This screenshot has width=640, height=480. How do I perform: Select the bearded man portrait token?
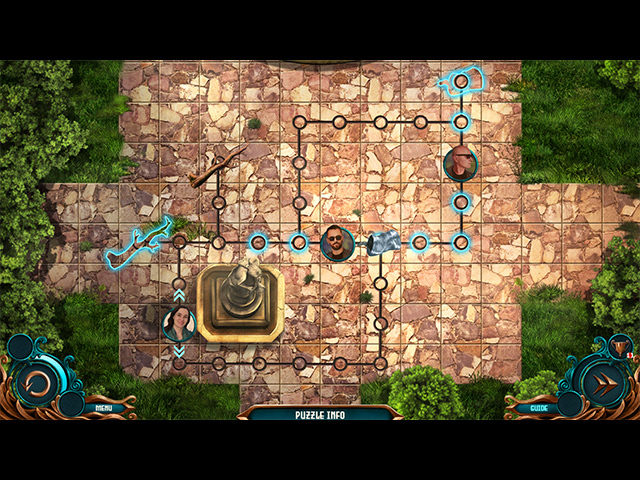coord(338,242)
